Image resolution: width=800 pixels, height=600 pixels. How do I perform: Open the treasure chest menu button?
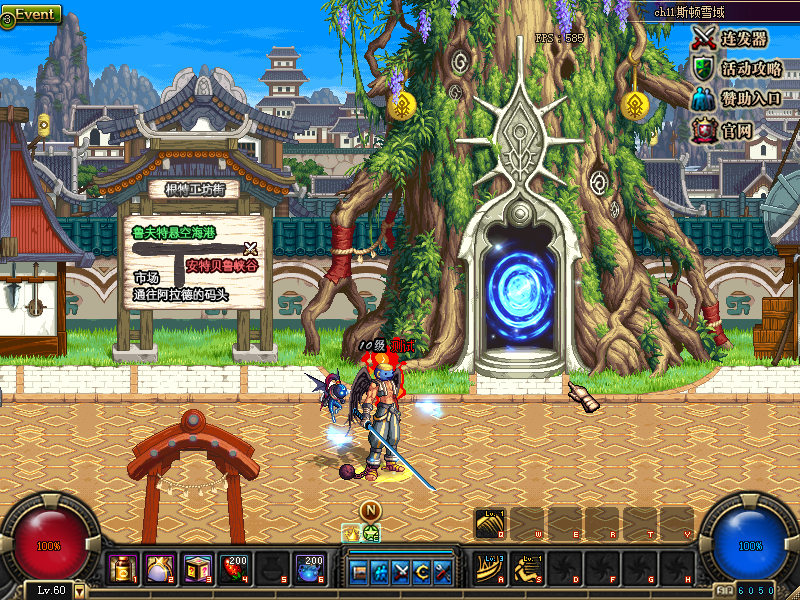click(359, 573)
